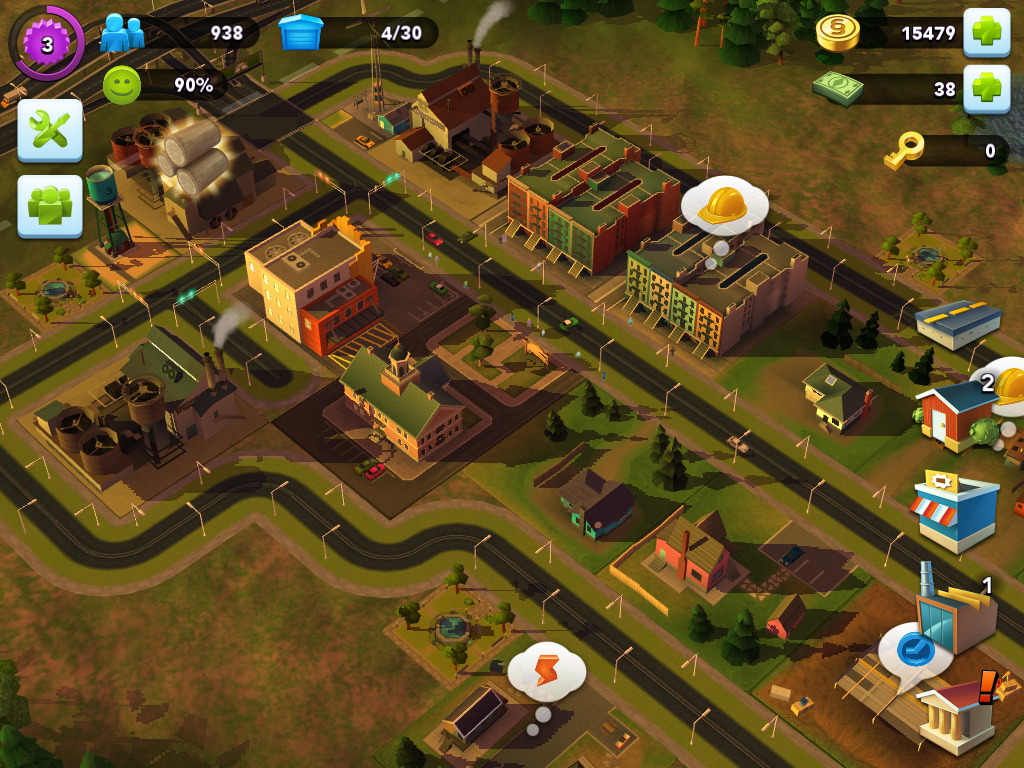Open the factory build menu
This screenshot has width=1024, height=768.
[x=955, y=610]
